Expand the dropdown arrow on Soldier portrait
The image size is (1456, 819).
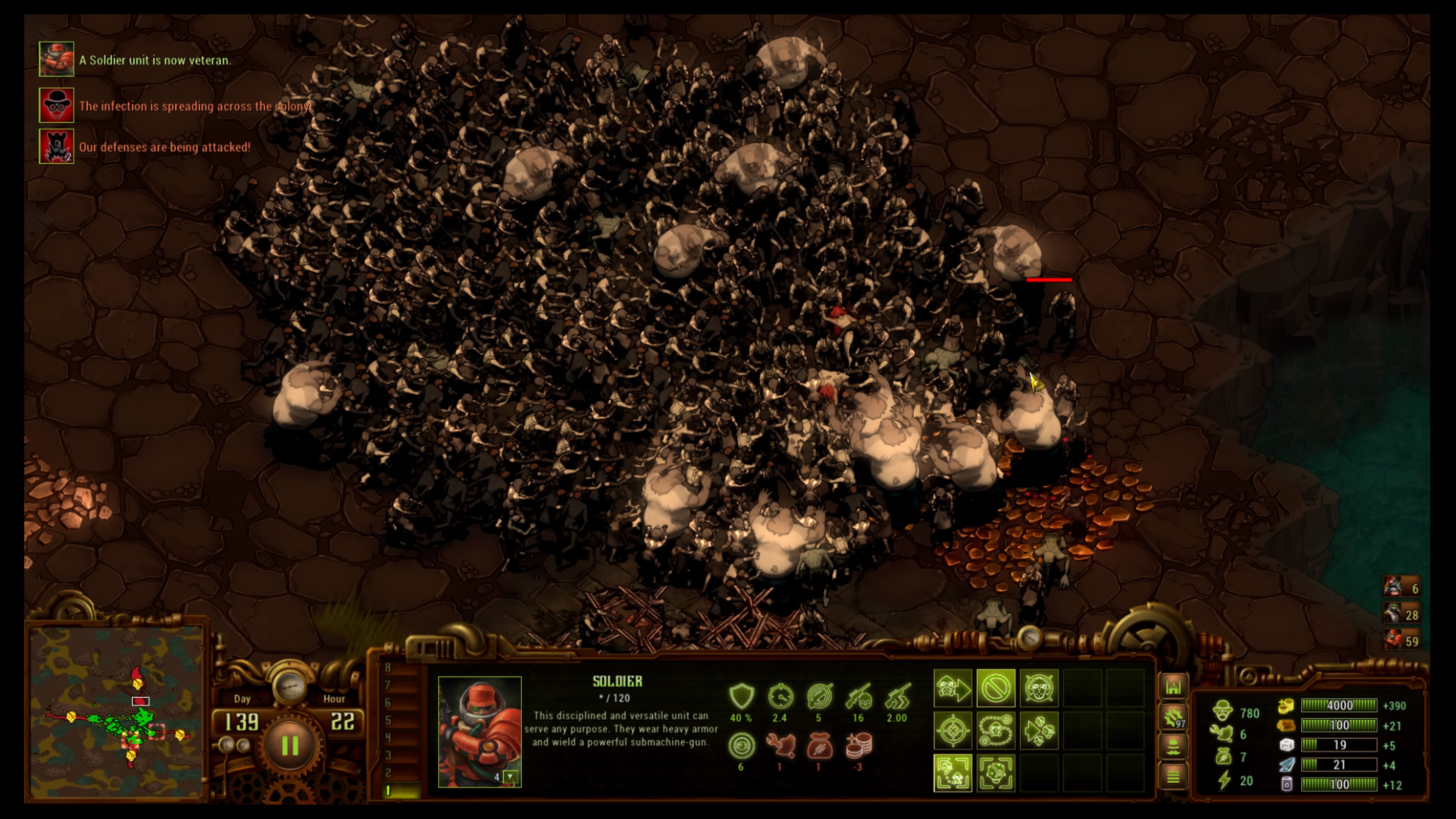[x=510, y=777]
